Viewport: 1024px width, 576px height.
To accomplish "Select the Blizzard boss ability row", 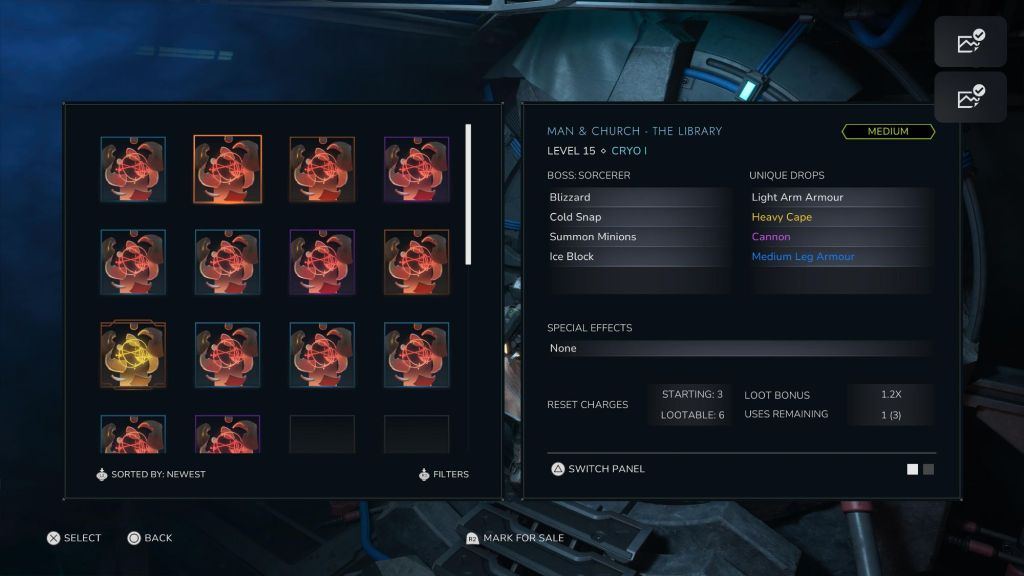I will [638, 197].
